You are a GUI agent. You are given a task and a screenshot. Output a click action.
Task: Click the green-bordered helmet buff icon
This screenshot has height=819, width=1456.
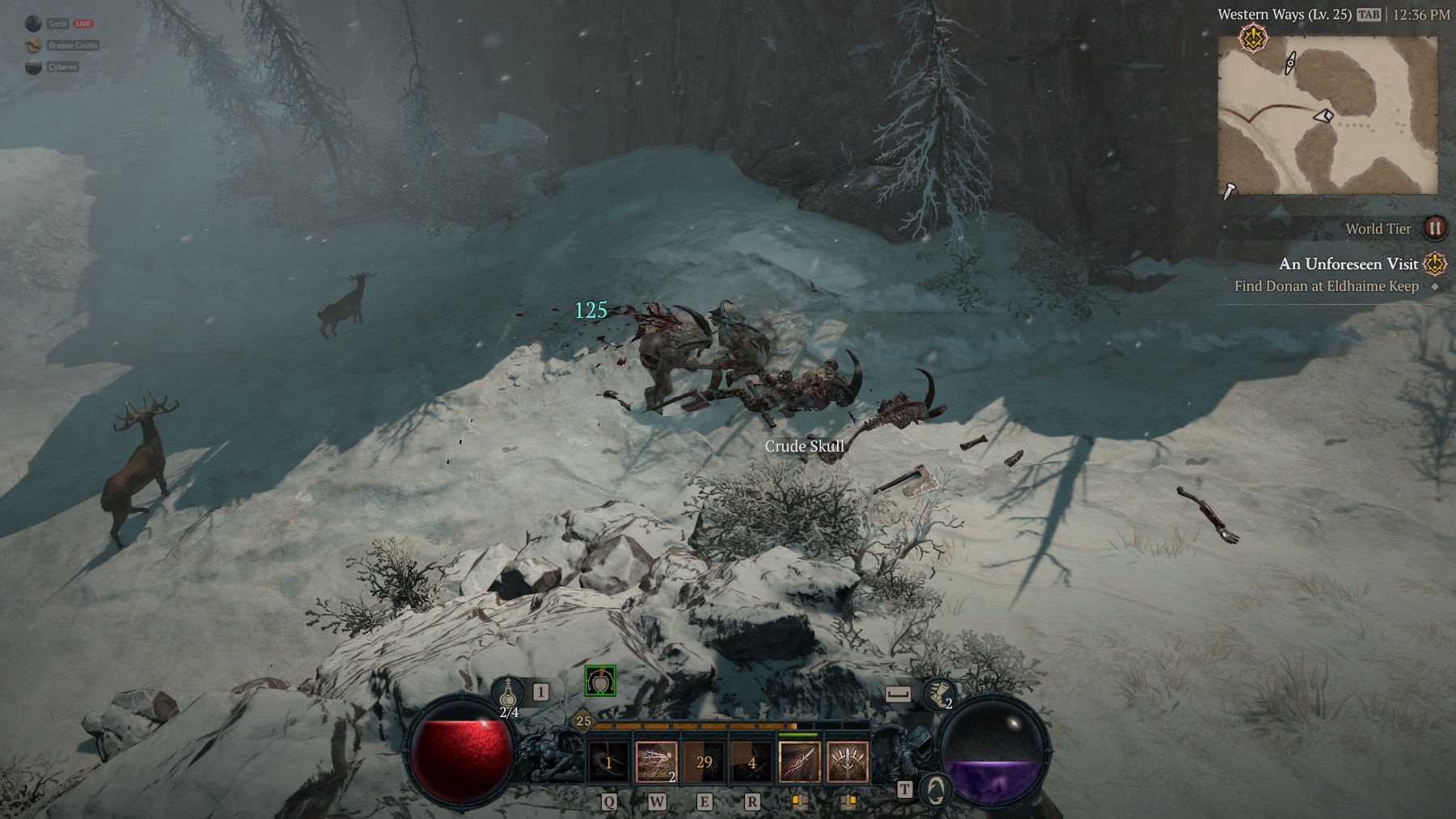point(600,681)
